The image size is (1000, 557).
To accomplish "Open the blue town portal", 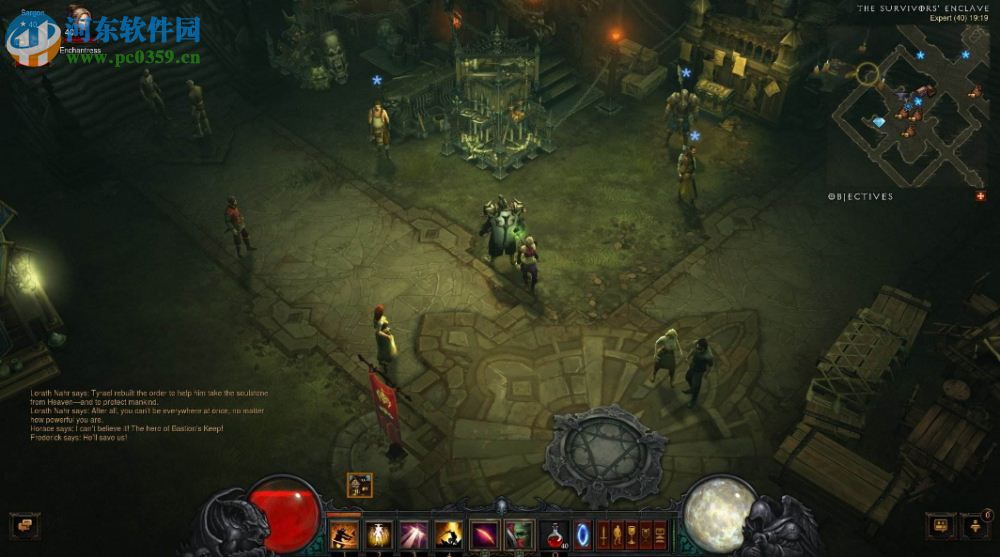I will pyautogui.click(x=583, y=533).
